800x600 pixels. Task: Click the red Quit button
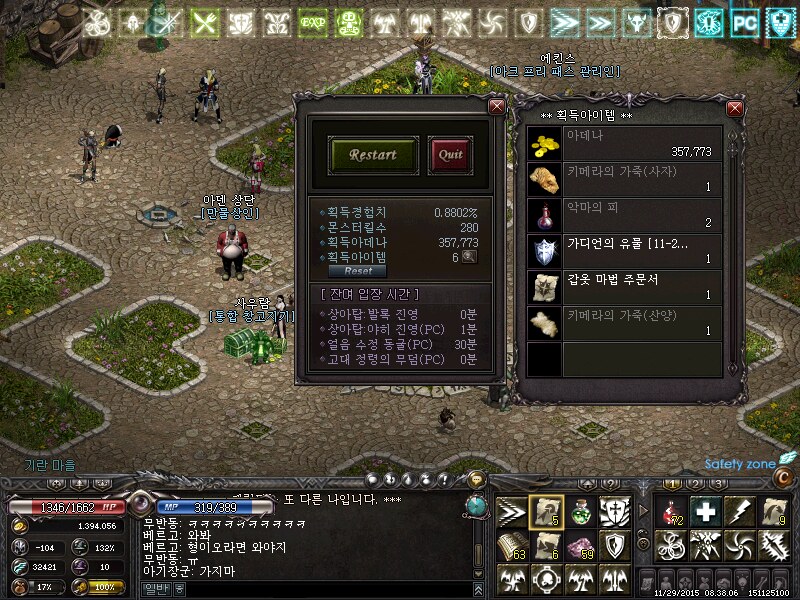(x=450, y=155)
